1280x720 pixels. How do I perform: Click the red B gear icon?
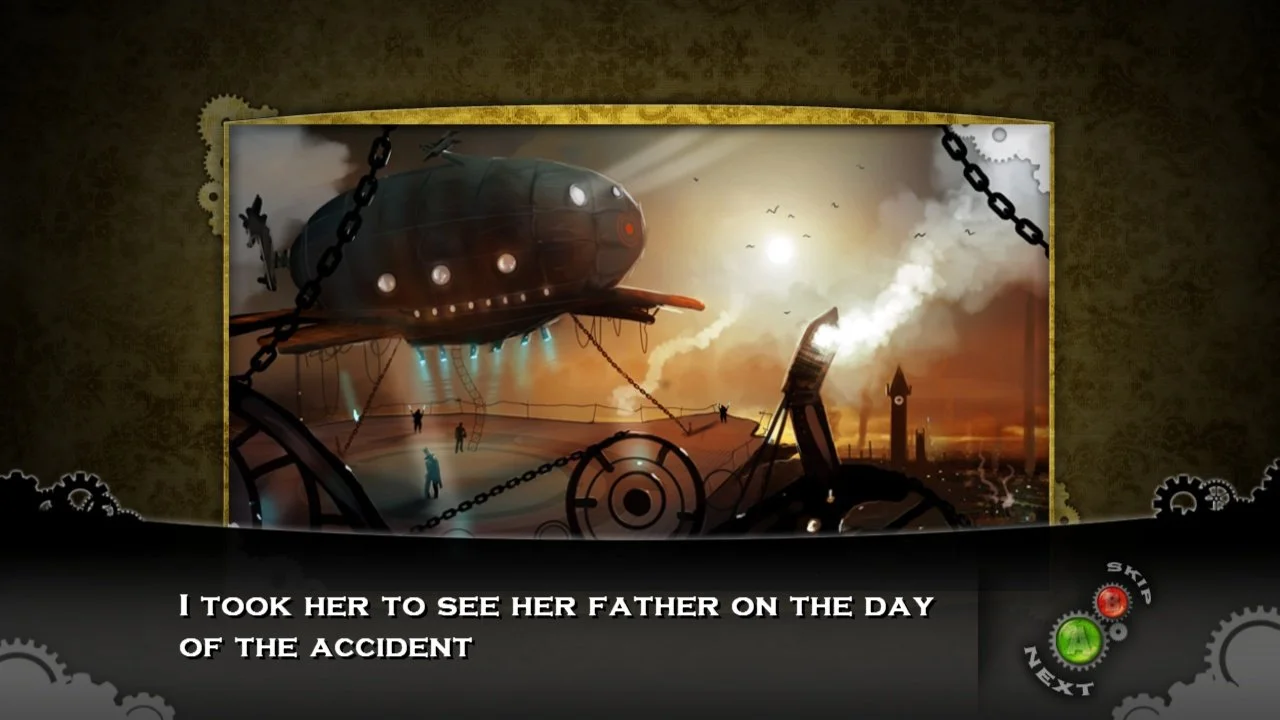click(x=1113, y=600)
